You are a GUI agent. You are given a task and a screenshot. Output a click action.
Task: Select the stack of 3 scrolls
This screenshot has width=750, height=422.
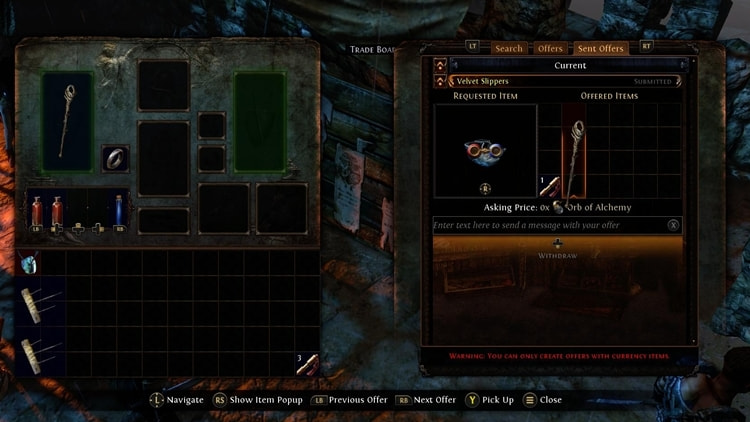coord(308,364)
